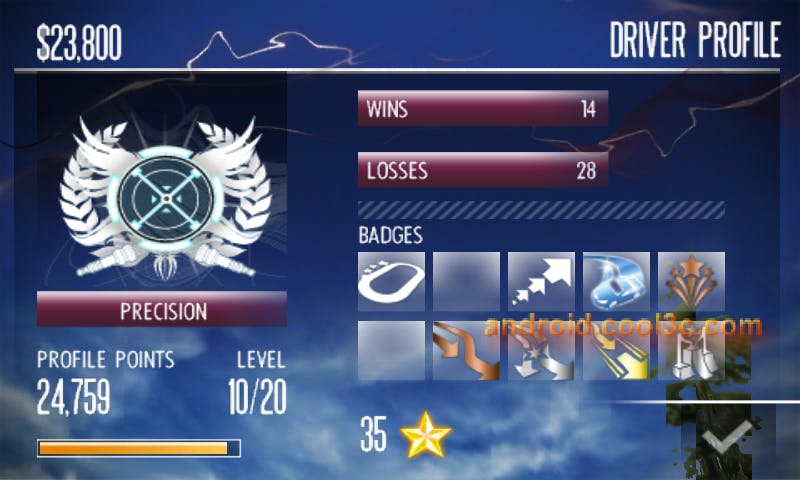Select the silver arrows with star badge
Image resolution: width=800 pixels, height=480 pixels.
541,351
